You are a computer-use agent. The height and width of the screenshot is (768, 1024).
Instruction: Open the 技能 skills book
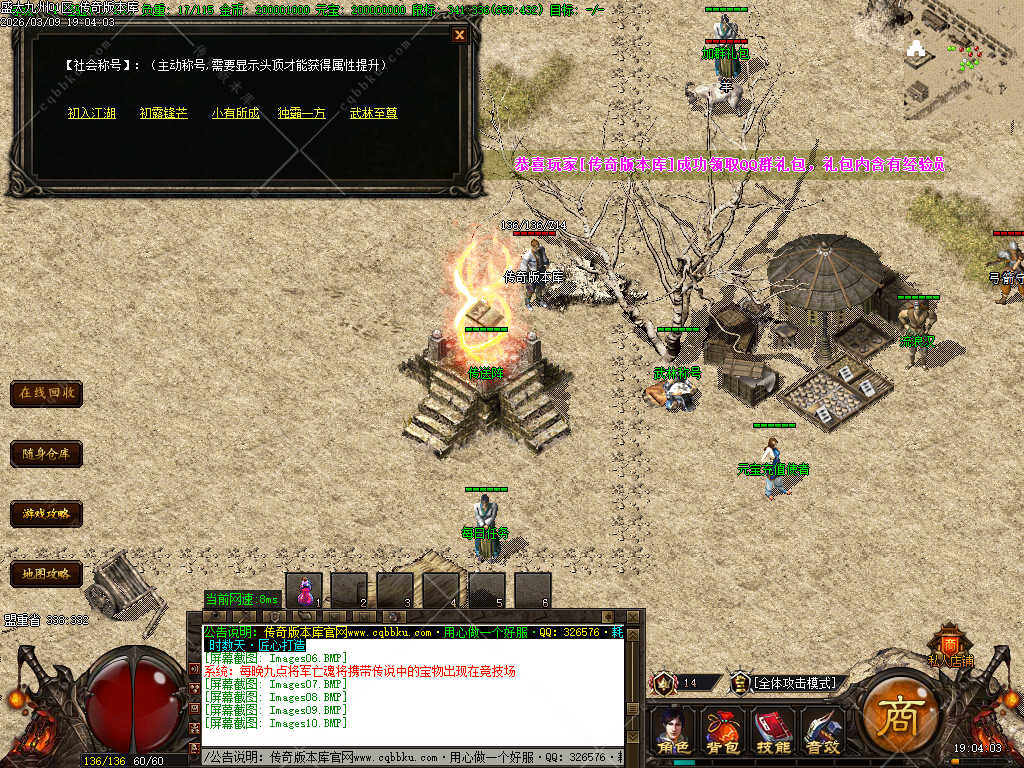pos(772,730)
